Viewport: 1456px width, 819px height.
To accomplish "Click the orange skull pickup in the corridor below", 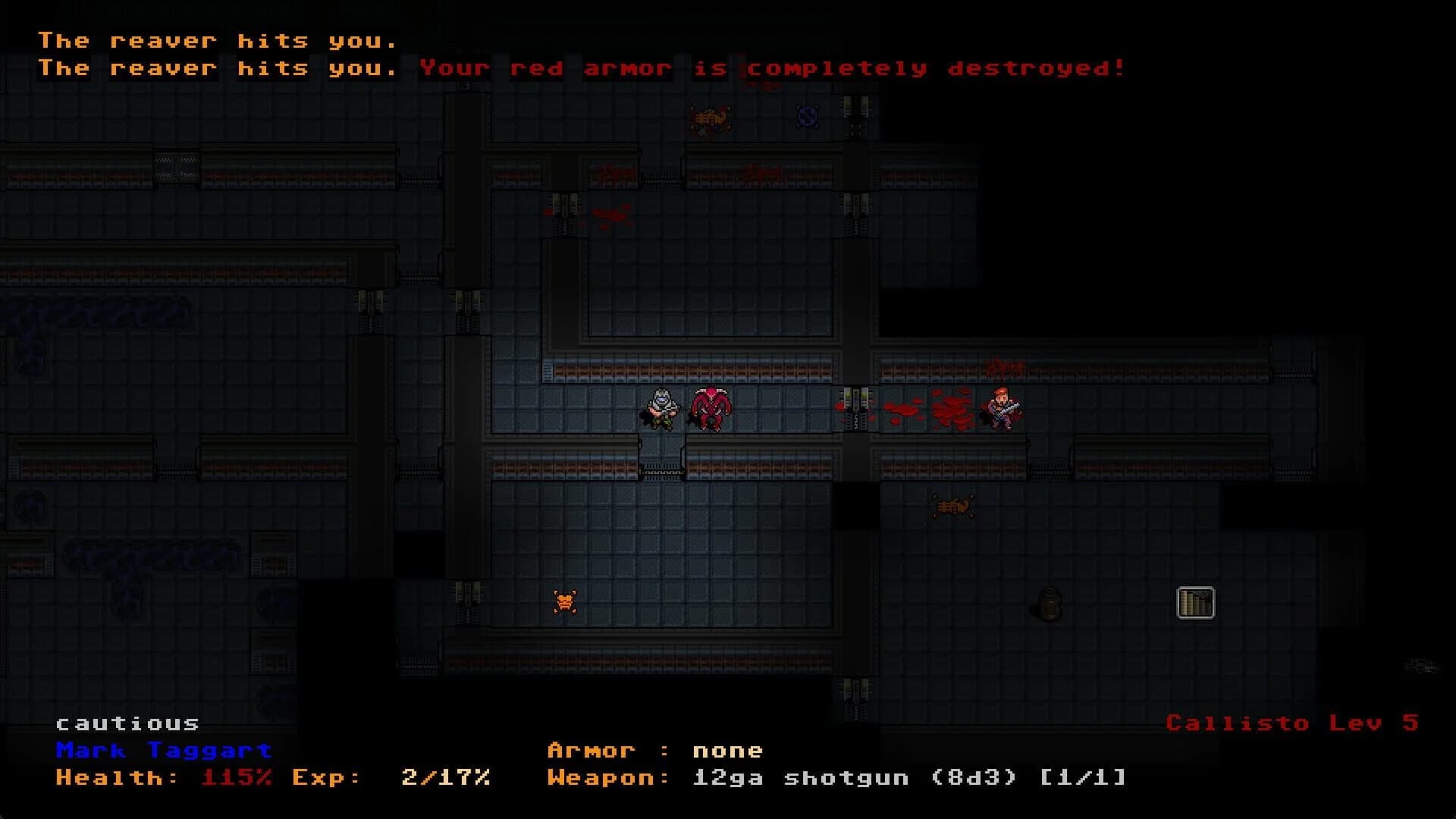I will (564, 600).
